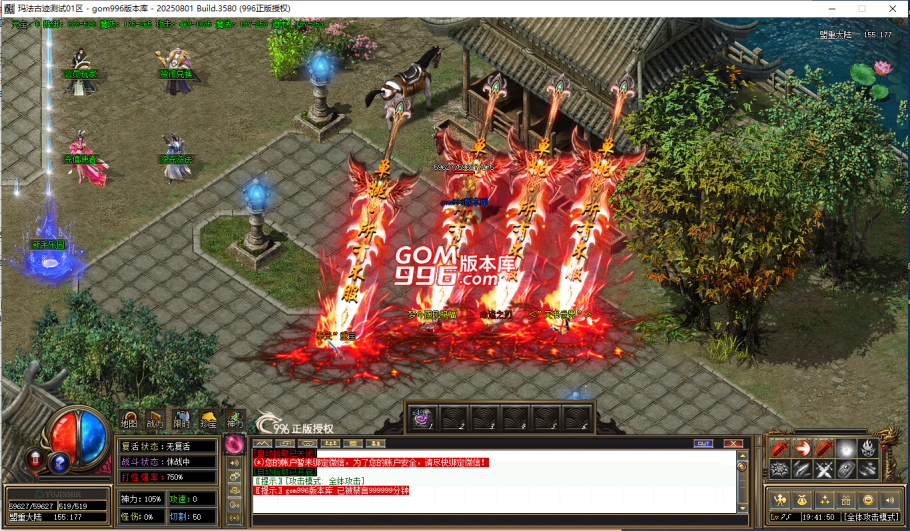Open the character figure icon panel

click(x=780, y=499)
